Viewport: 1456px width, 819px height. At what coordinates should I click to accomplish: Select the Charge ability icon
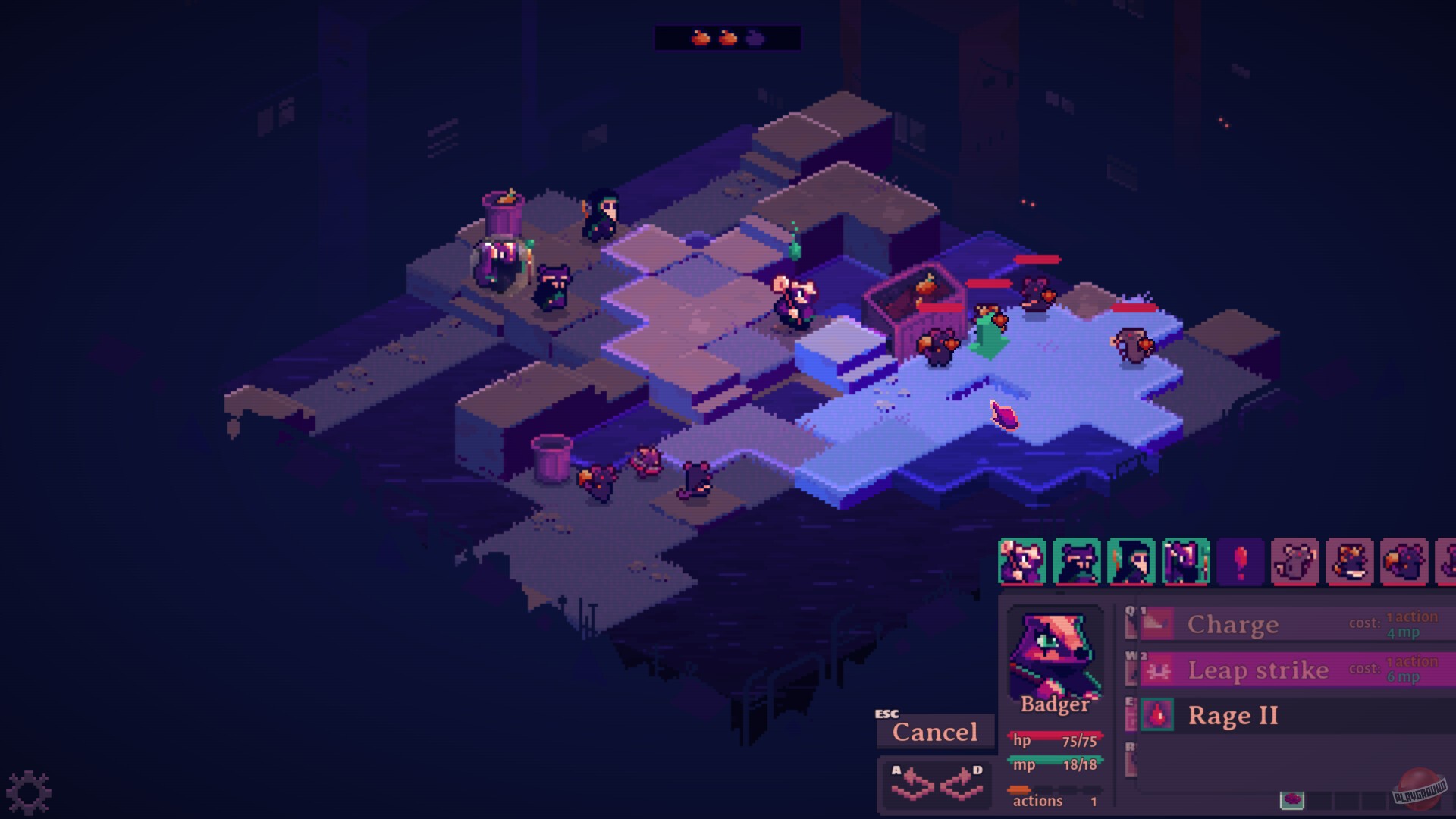1157,623
